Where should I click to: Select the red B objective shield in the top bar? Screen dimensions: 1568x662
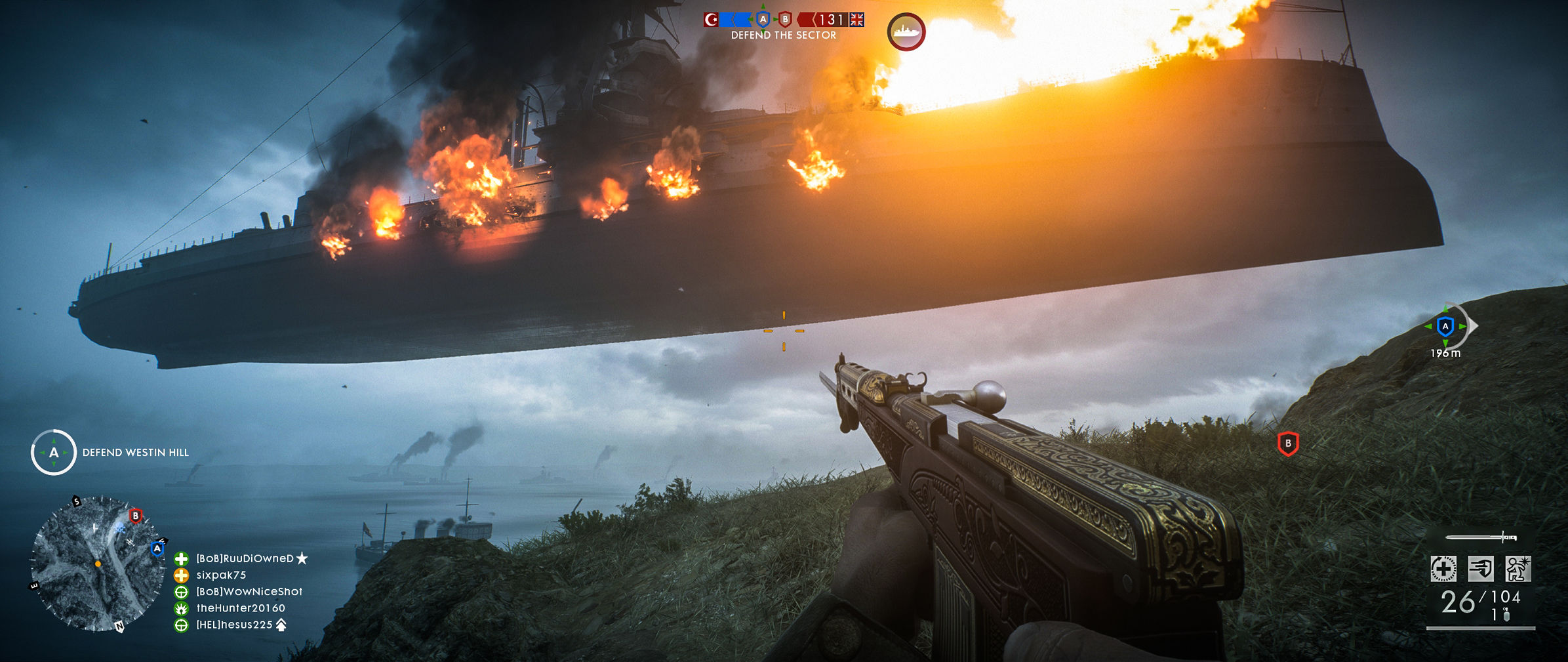[x=785, y=20]
